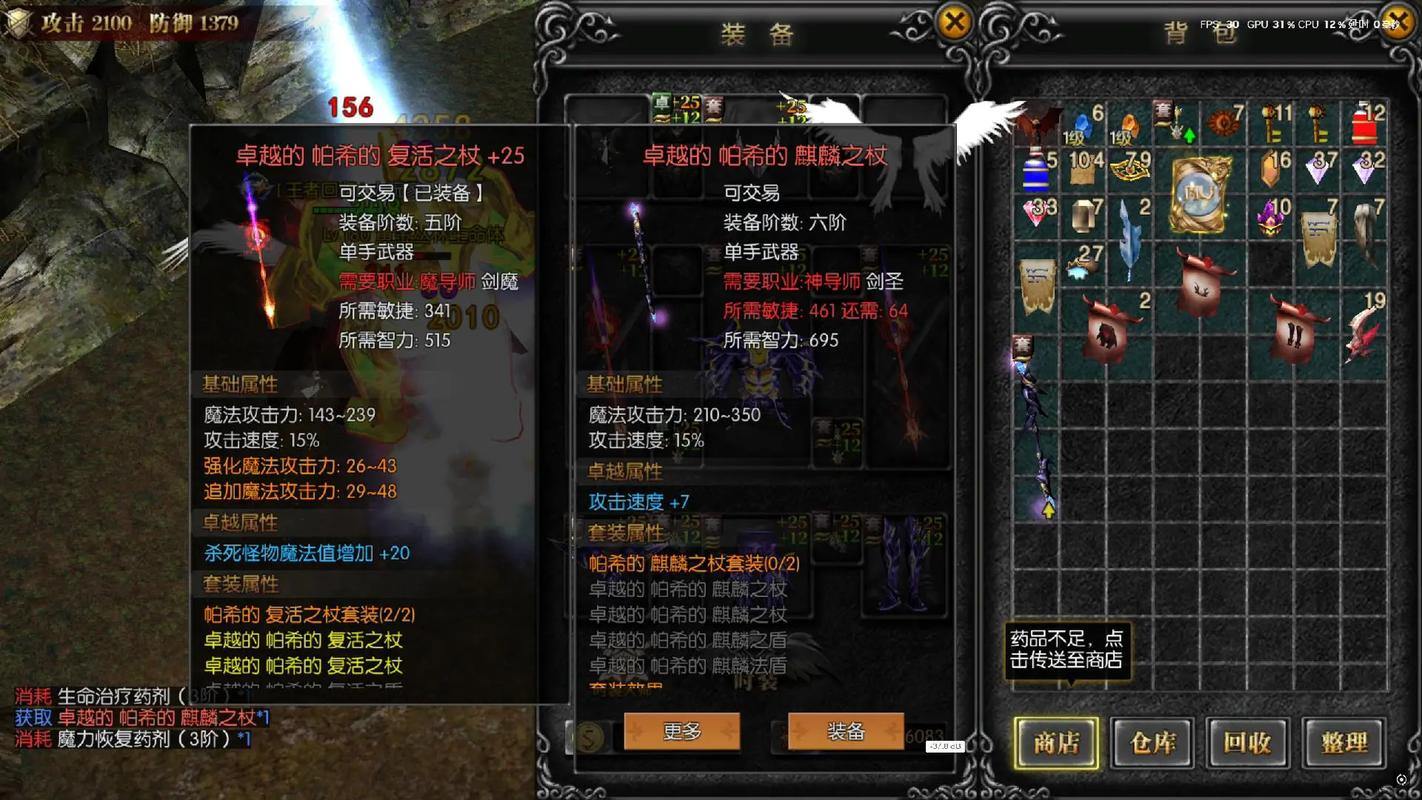Open the 仓库 warehouse
1422x800 pixels.
[x=1150, y=744]
